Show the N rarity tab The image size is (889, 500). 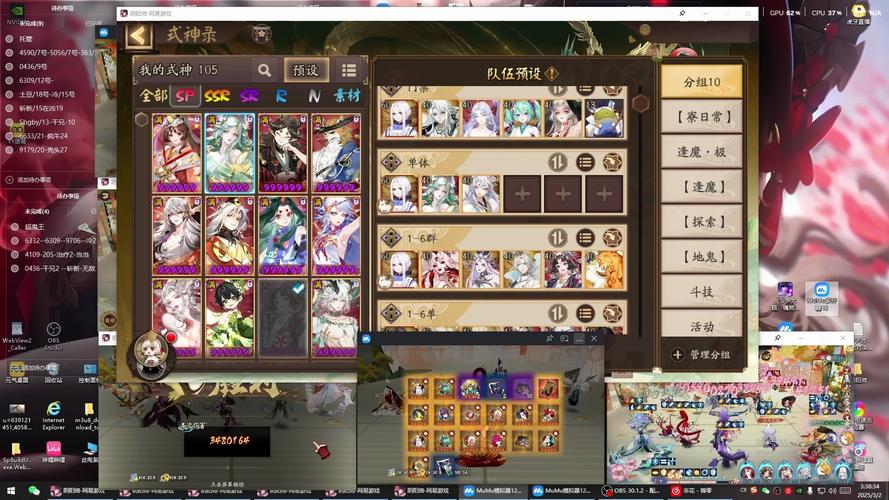(x=314, y=96)
